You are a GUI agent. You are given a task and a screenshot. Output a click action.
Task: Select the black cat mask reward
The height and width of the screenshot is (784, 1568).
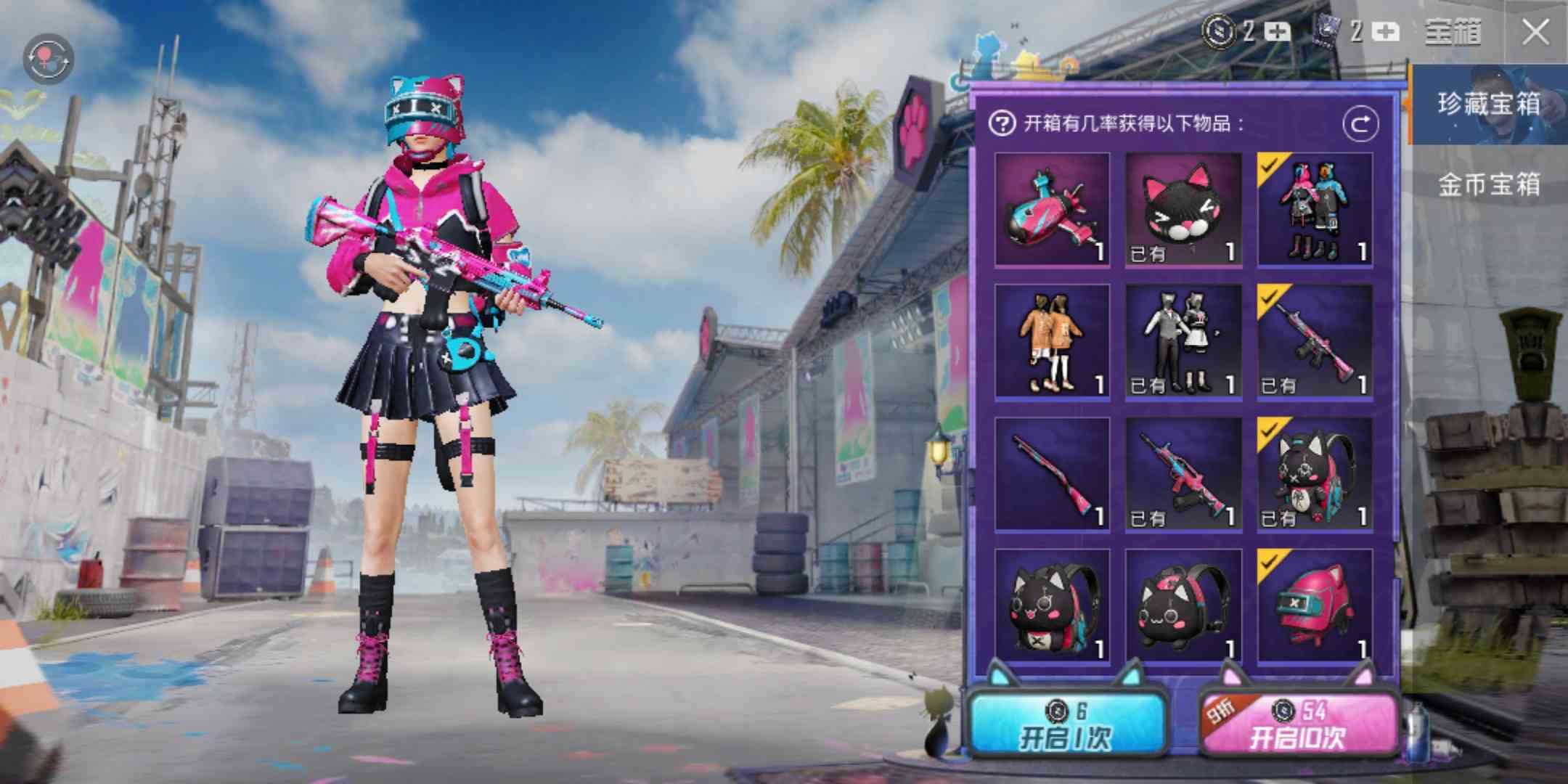1183,209
